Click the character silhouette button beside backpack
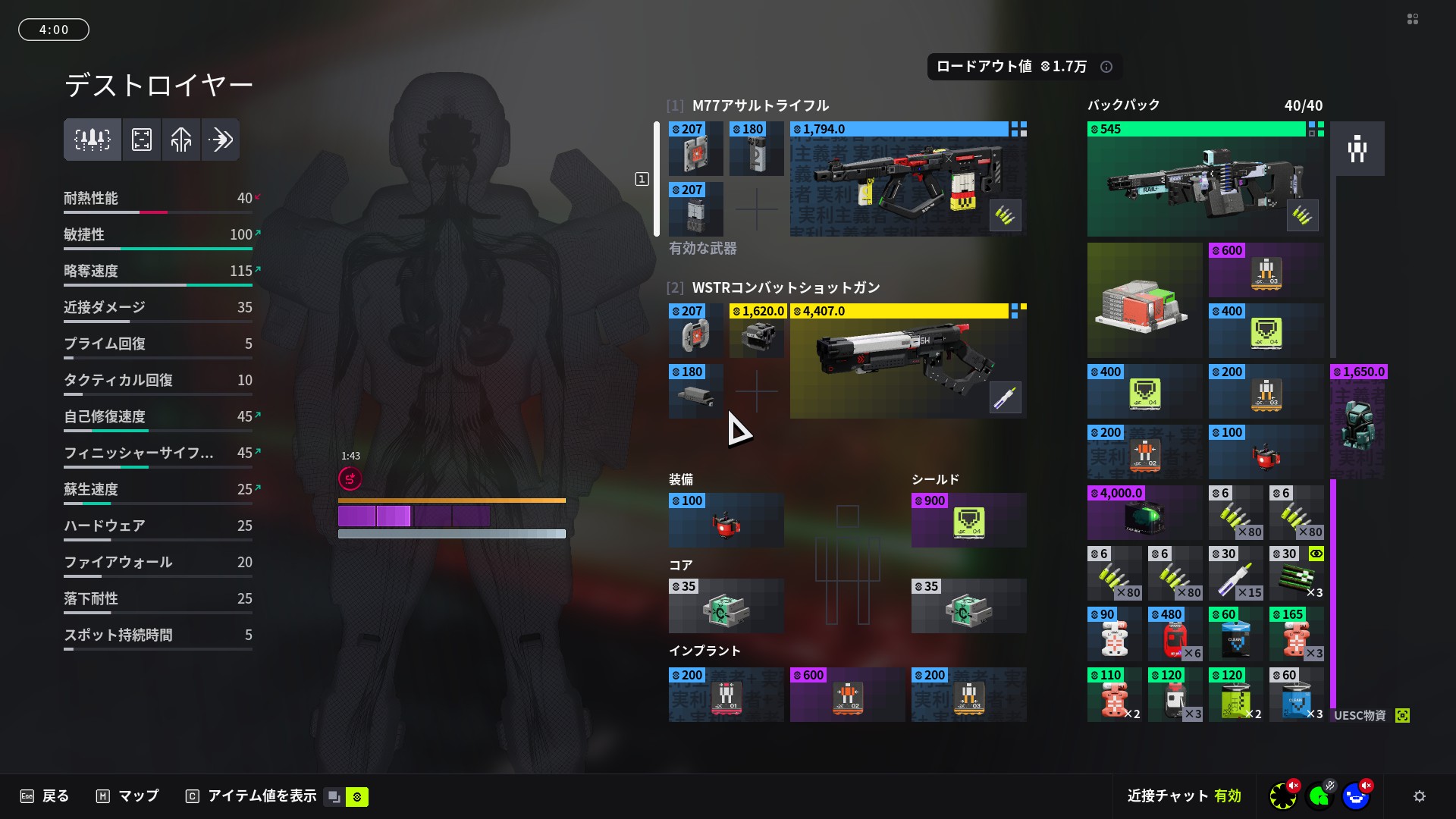The height and width of the screenshot is (819, 1456). tap(1357, 149)
